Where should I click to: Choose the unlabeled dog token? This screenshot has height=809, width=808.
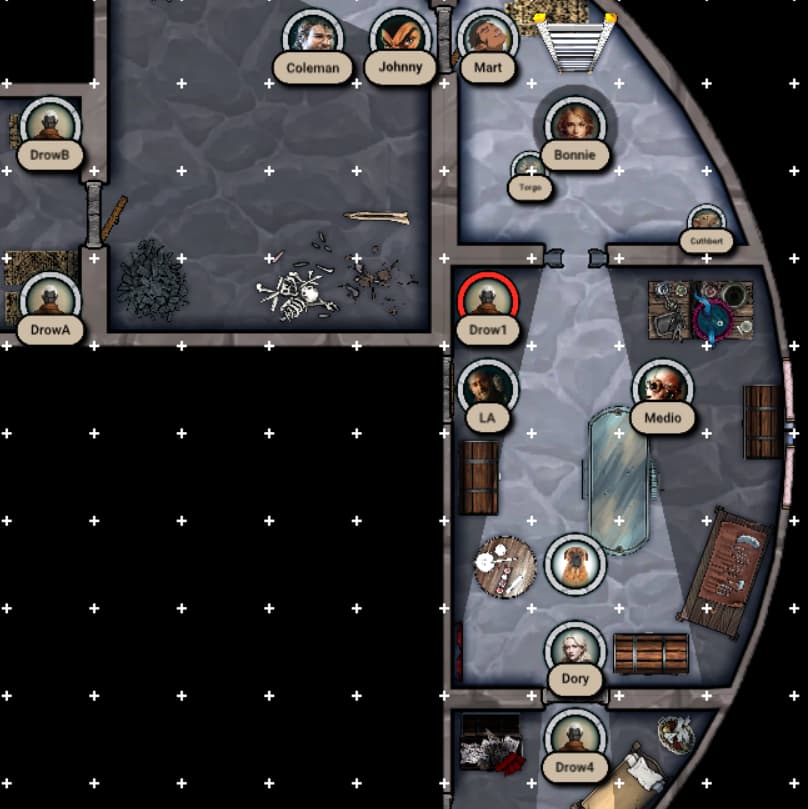tap(575, 563)
